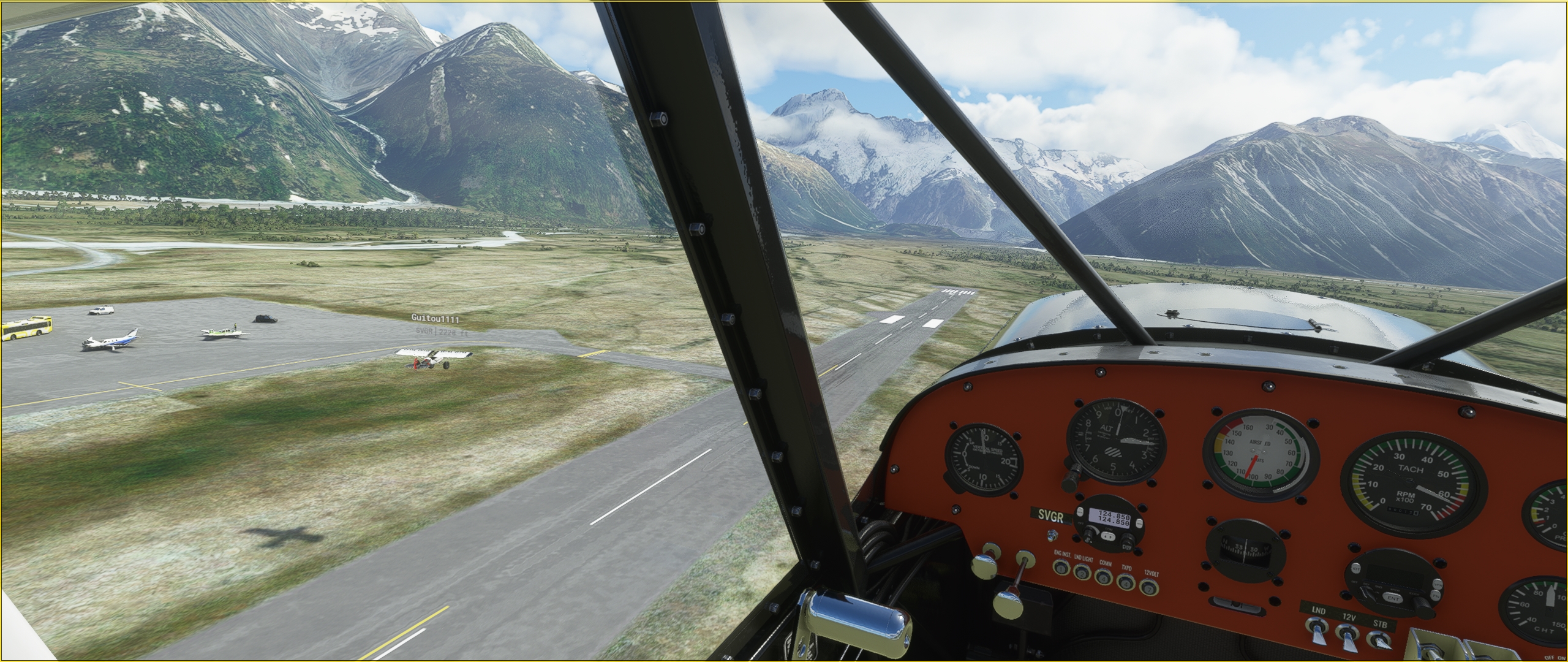
Task: Push the ENG INST circuit breaker
Action: [1060, 567]
